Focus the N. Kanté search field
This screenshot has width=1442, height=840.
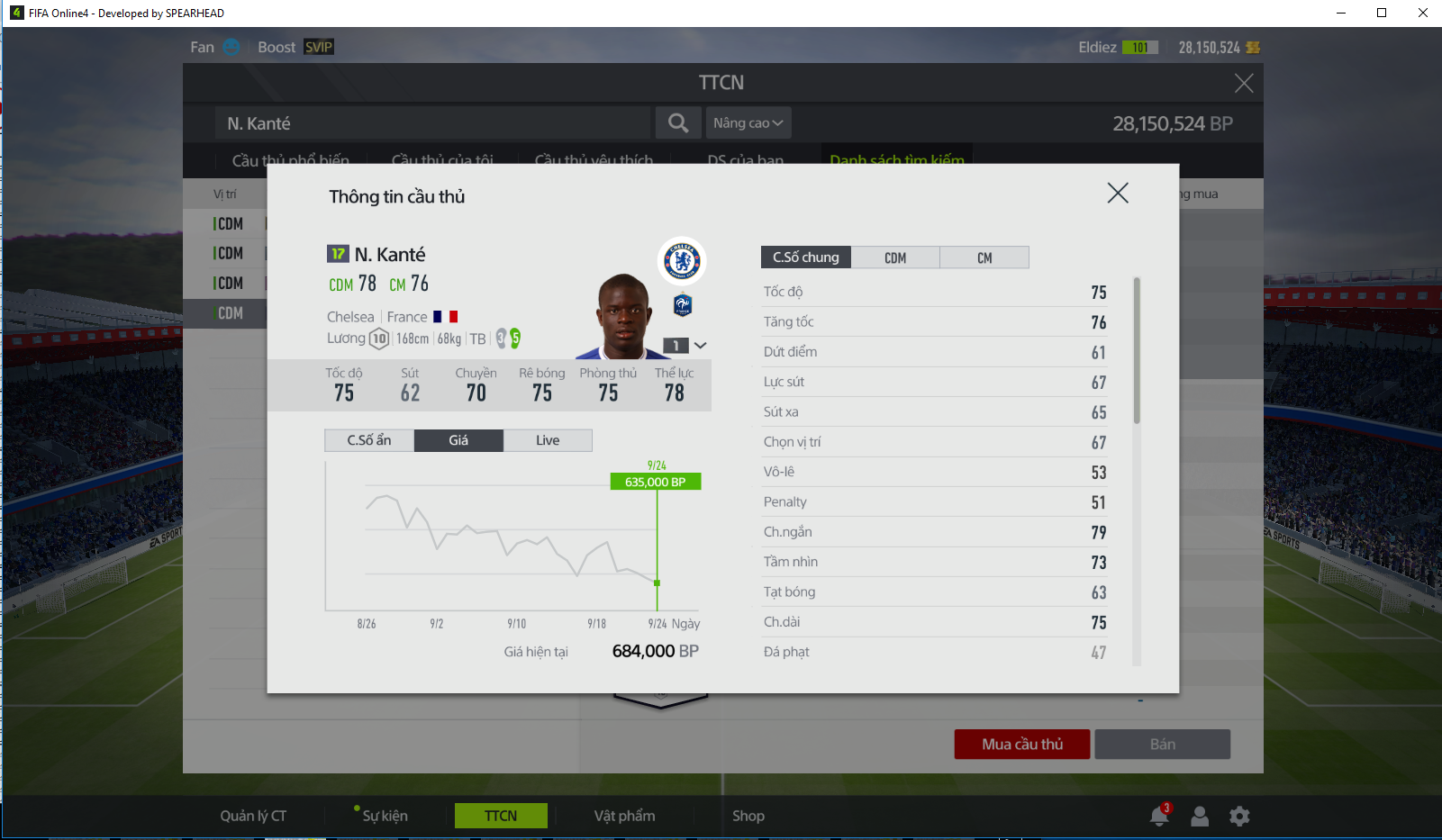point(432,123)
